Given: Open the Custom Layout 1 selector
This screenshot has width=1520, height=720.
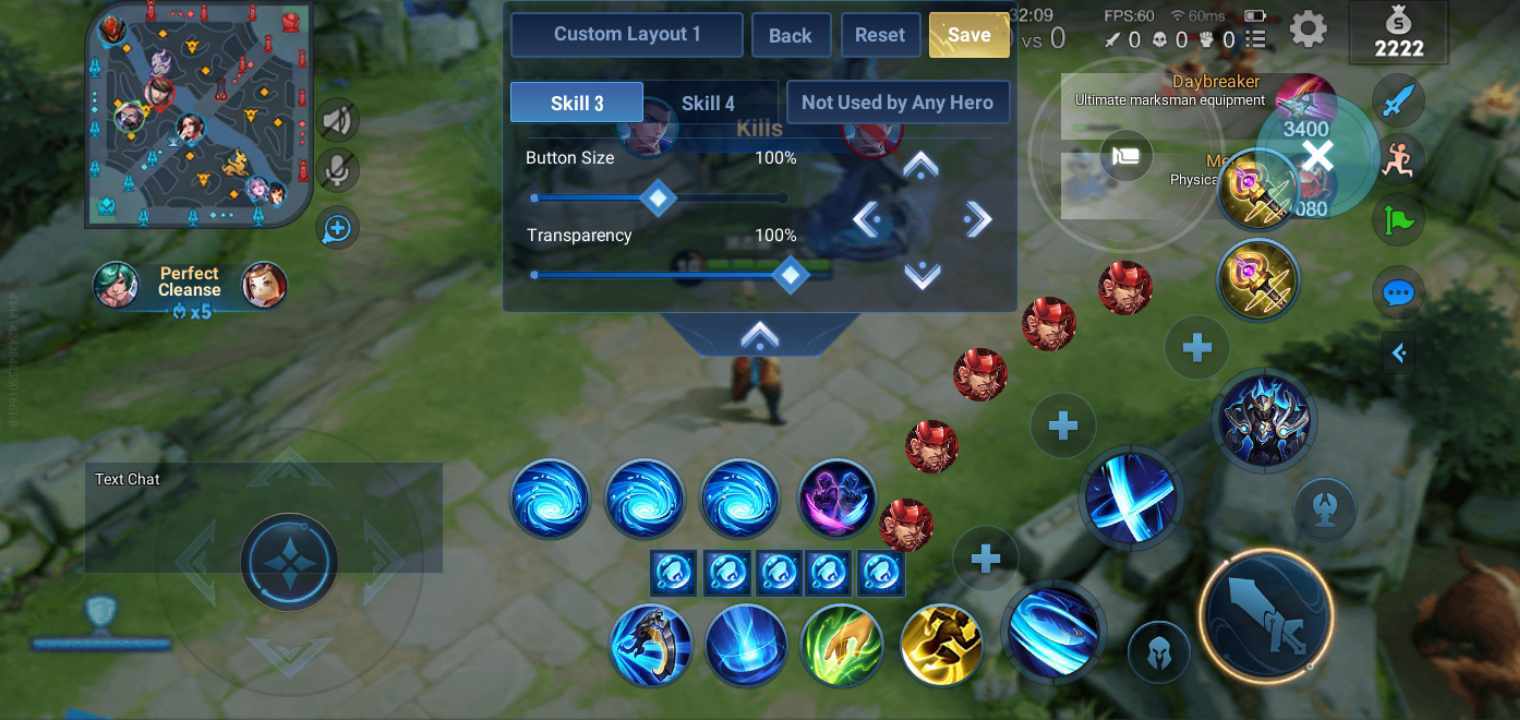Looking at the screenshot, I should (x=627, y=34).
